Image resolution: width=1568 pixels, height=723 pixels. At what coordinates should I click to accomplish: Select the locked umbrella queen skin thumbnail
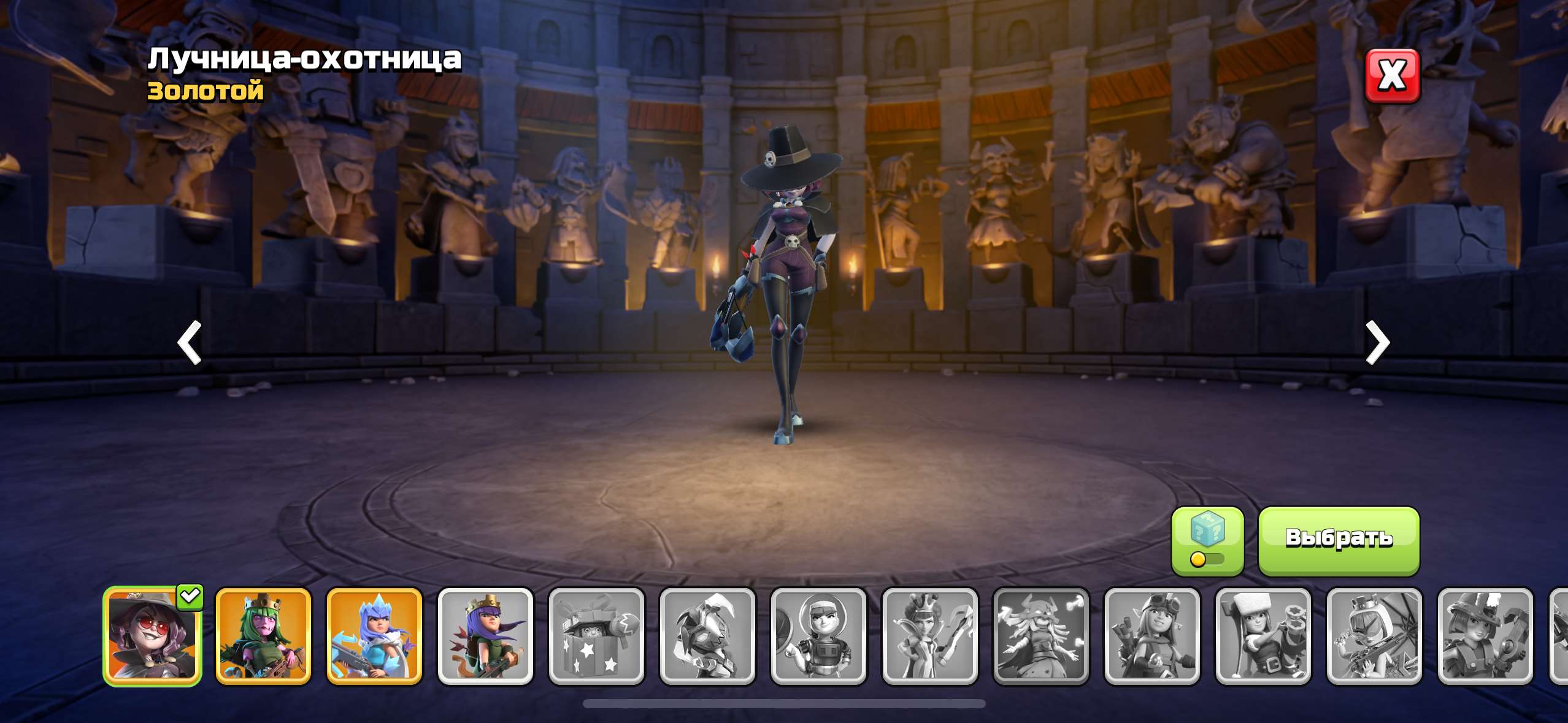click(1374, 636)
